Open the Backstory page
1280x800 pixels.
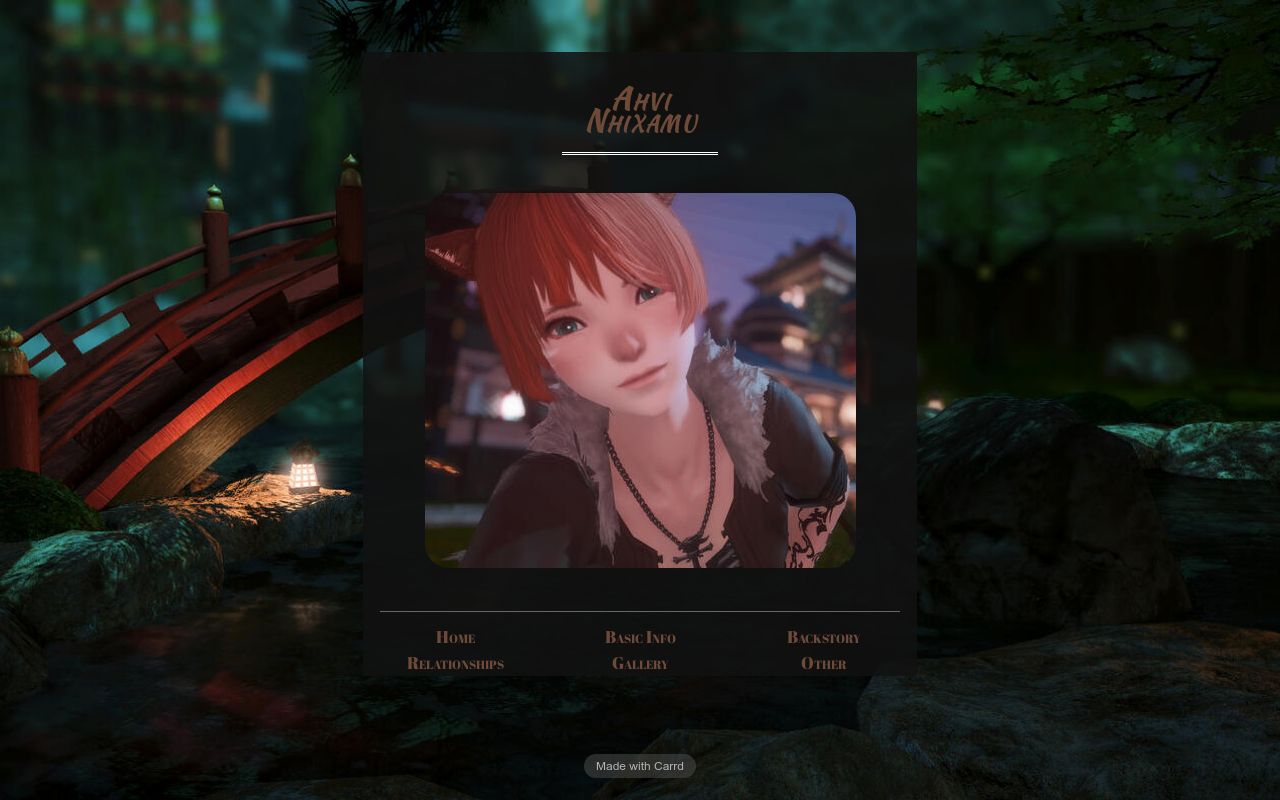(823, 637)
